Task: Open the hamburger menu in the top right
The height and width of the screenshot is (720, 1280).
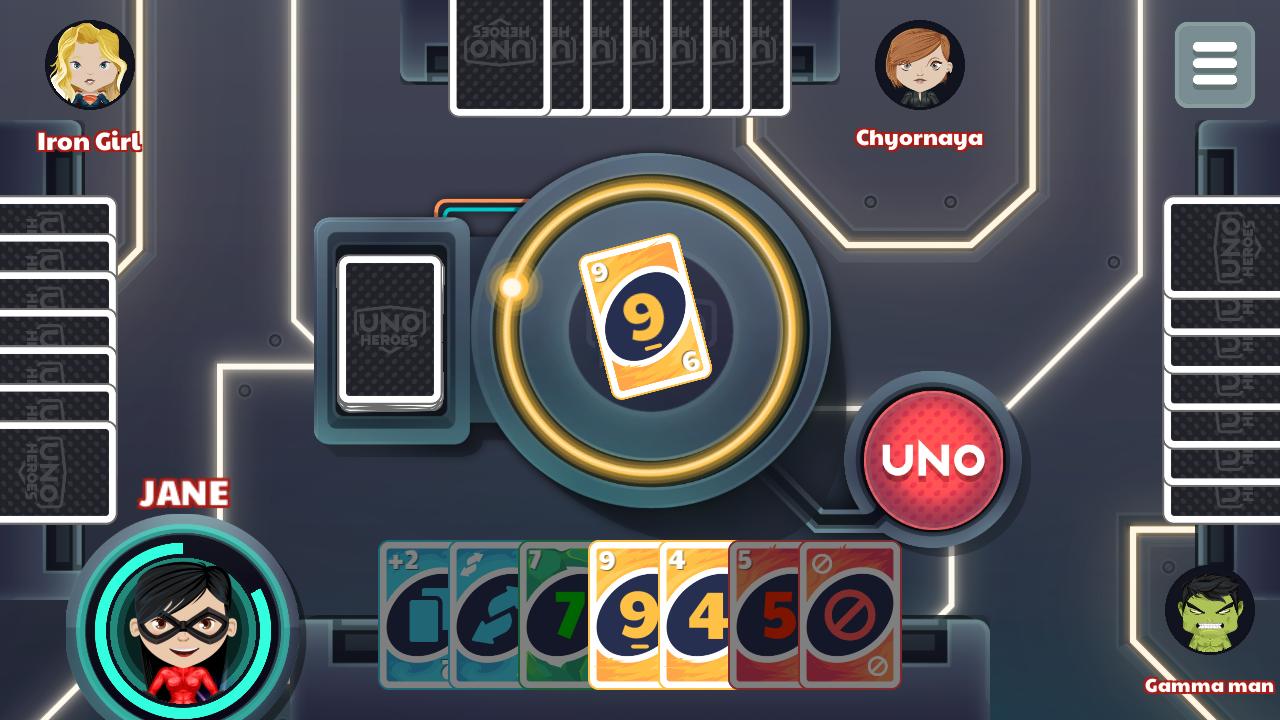Action: 1213,65
